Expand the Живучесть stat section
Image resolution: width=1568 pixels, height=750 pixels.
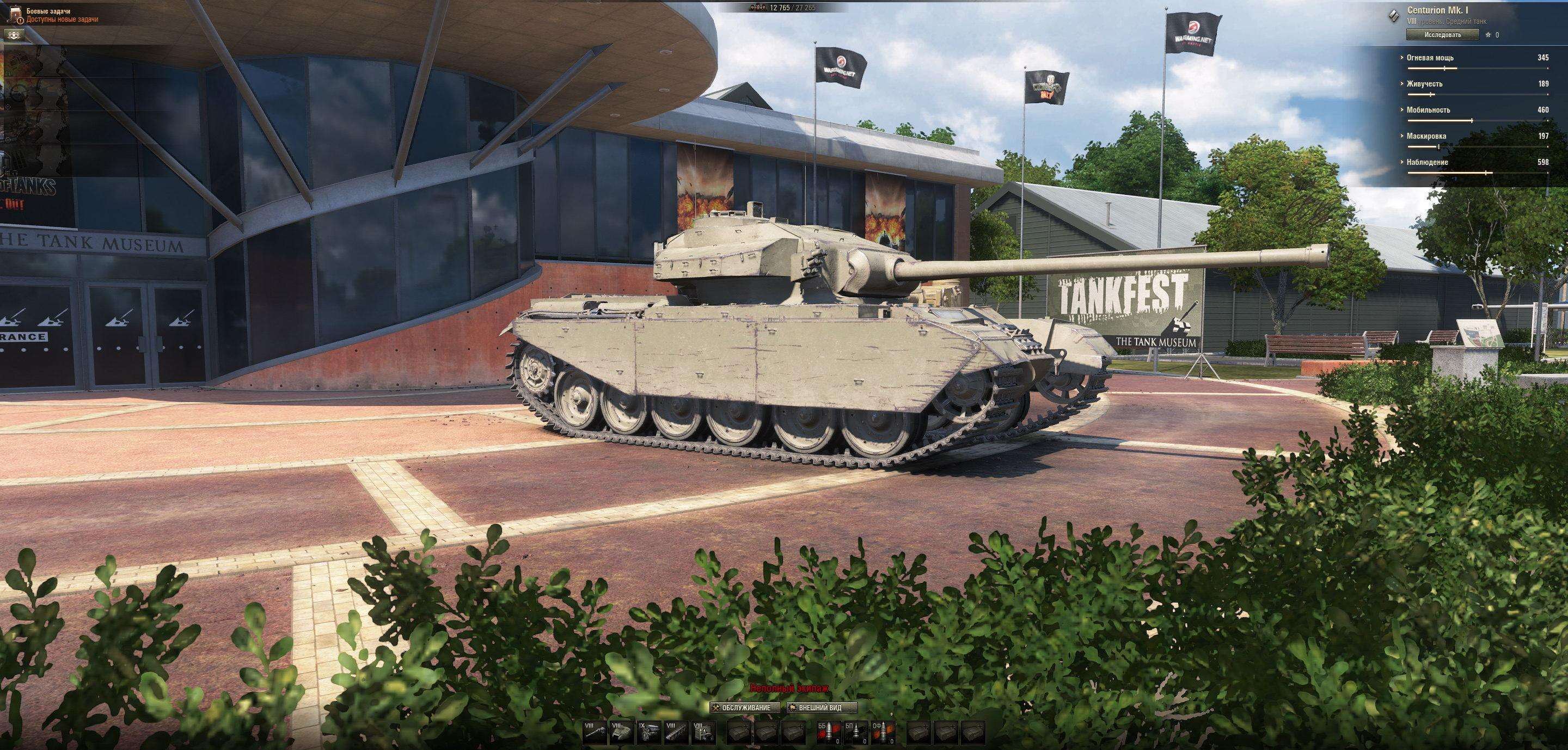(x=1477, y=84)
